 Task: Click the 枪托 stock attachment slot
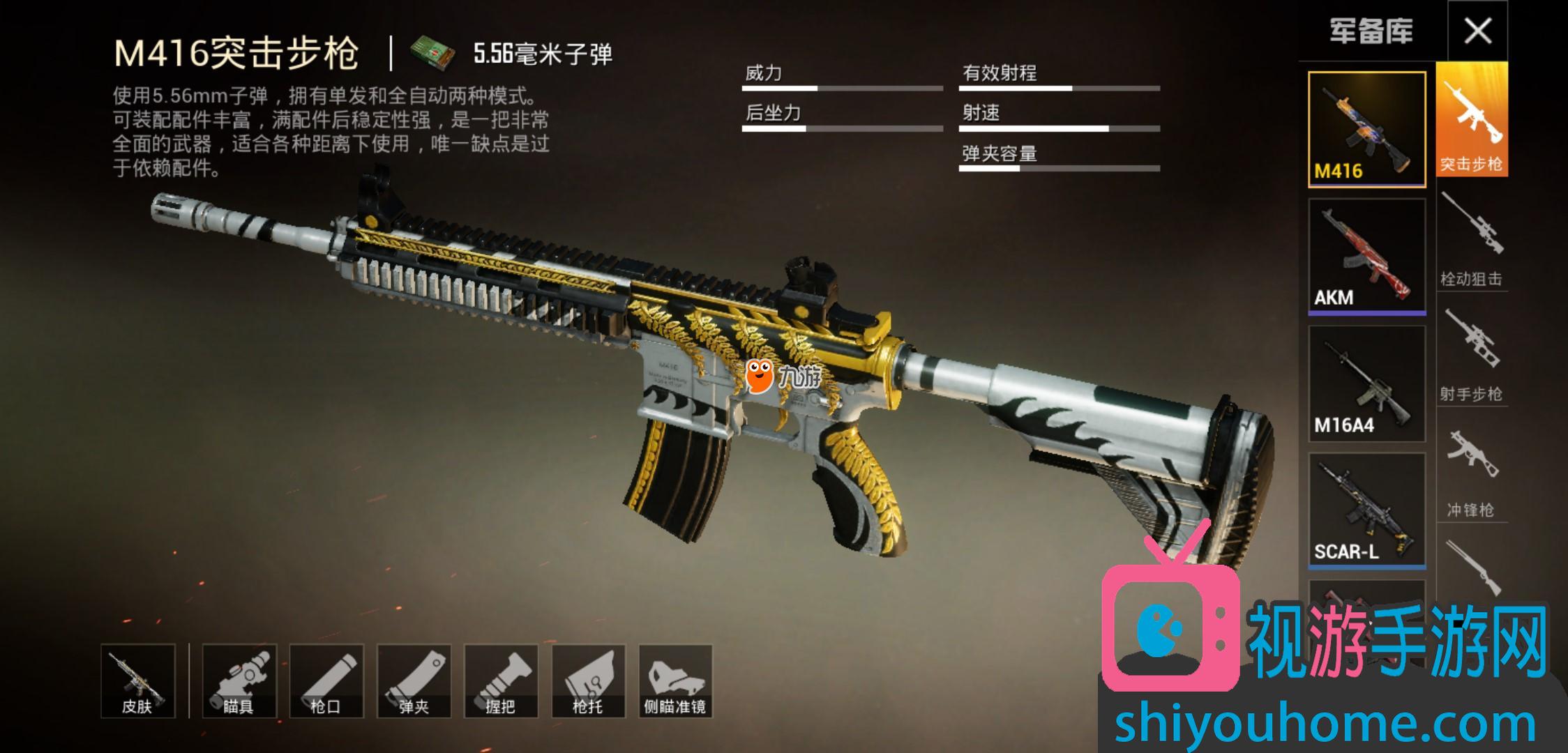click(588, 681)
